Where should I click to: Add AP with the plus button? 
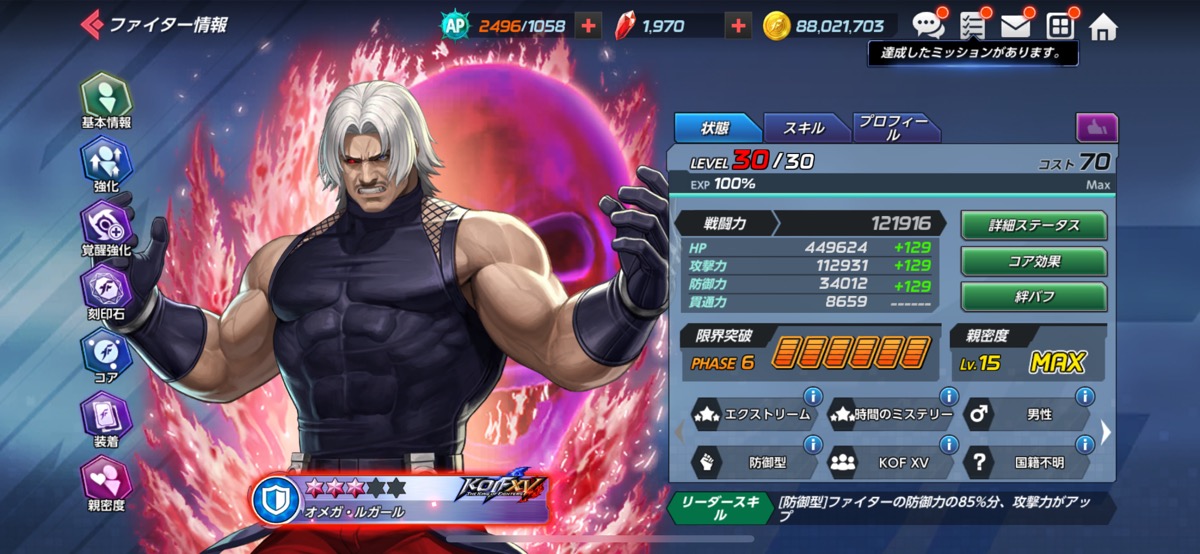[588, 26]
